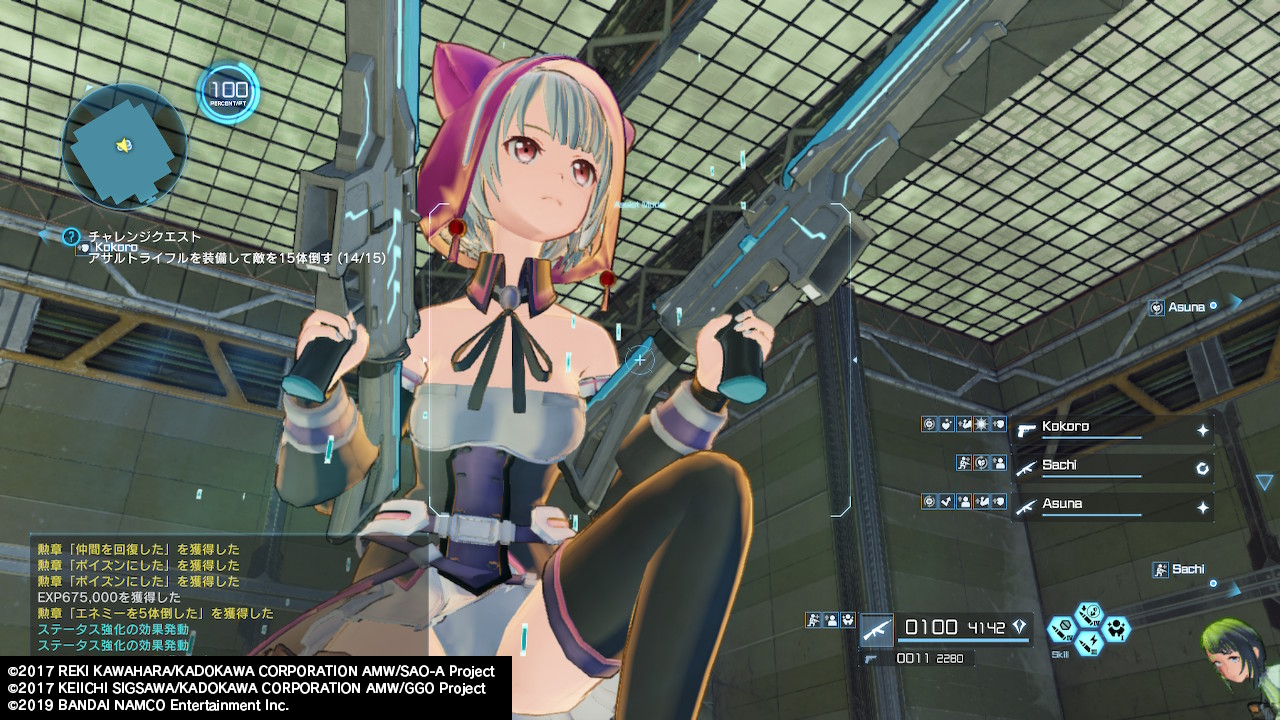Use the left blocked-bullet skill hexagon
This screenshot has height=720, width=1280.
(1062, 630)
